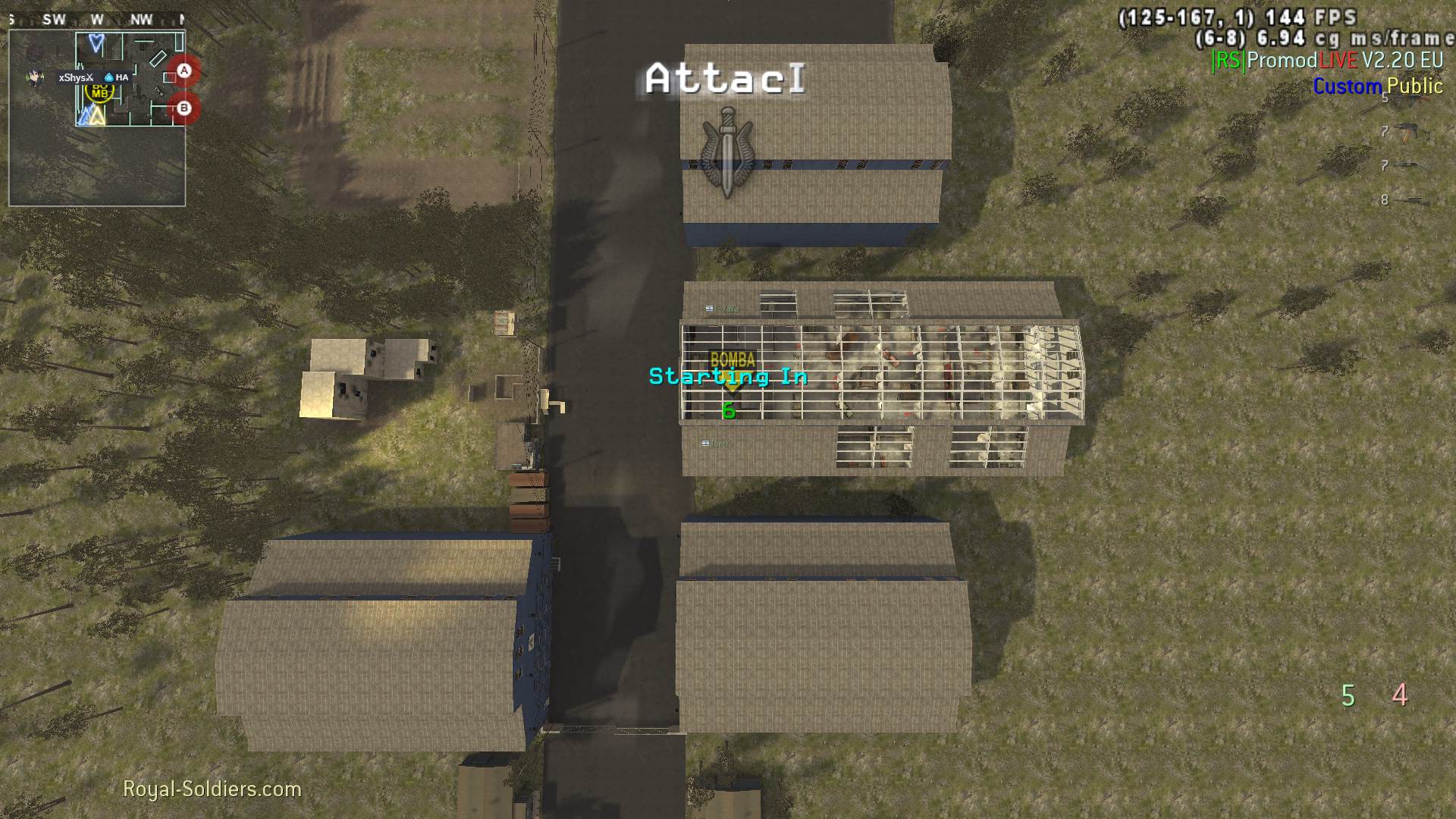Click the BOMB circle icon on the minimap

[99, 92]
